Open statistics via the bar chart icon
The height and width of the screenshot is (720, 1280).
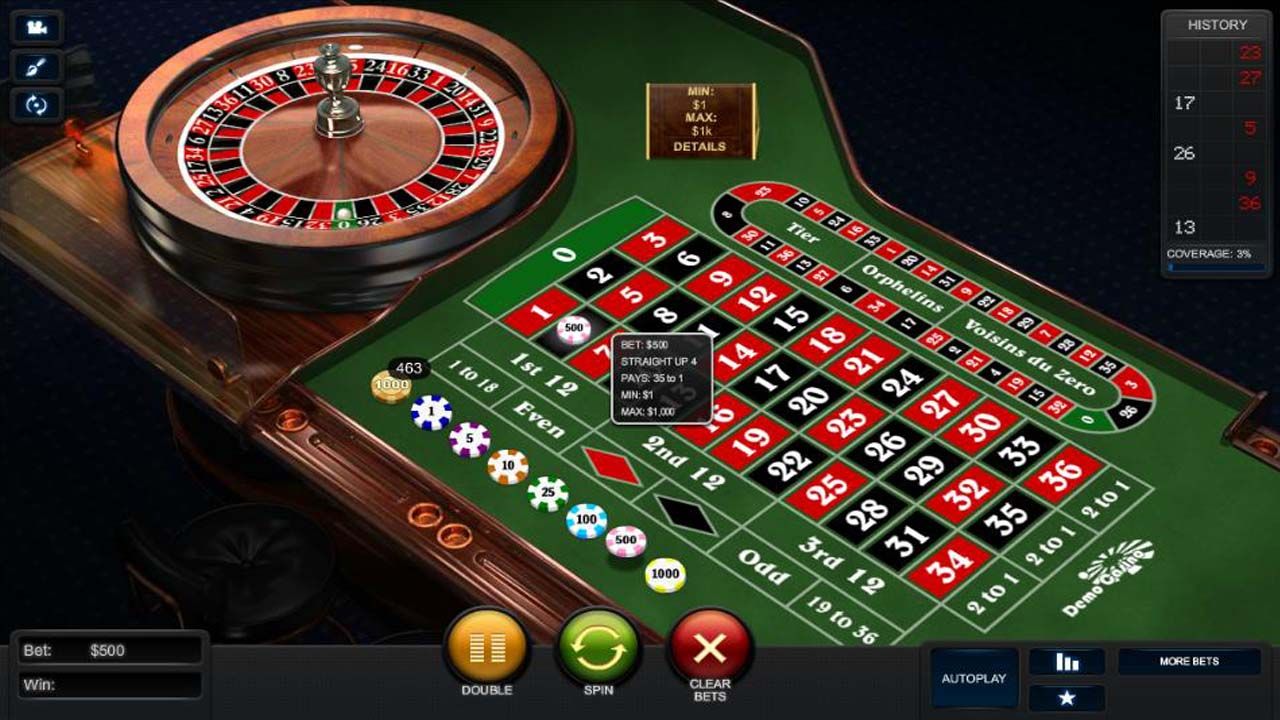[1067, 660]
